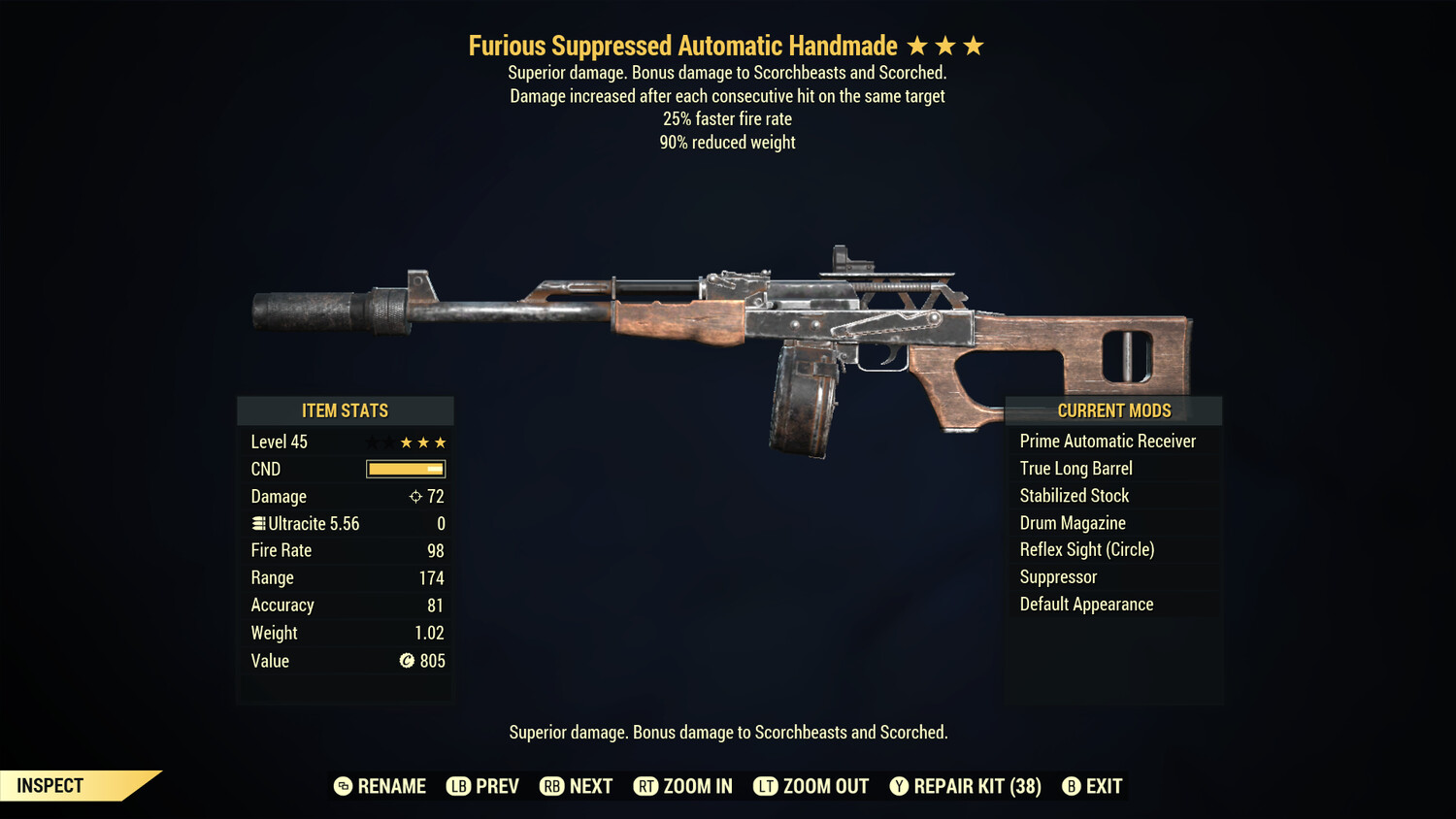This screenshot has height=819, width=1456.
Task: Choose ZOOM IN on the weapon
Action: pyautogui.click(x=683, y=786)
